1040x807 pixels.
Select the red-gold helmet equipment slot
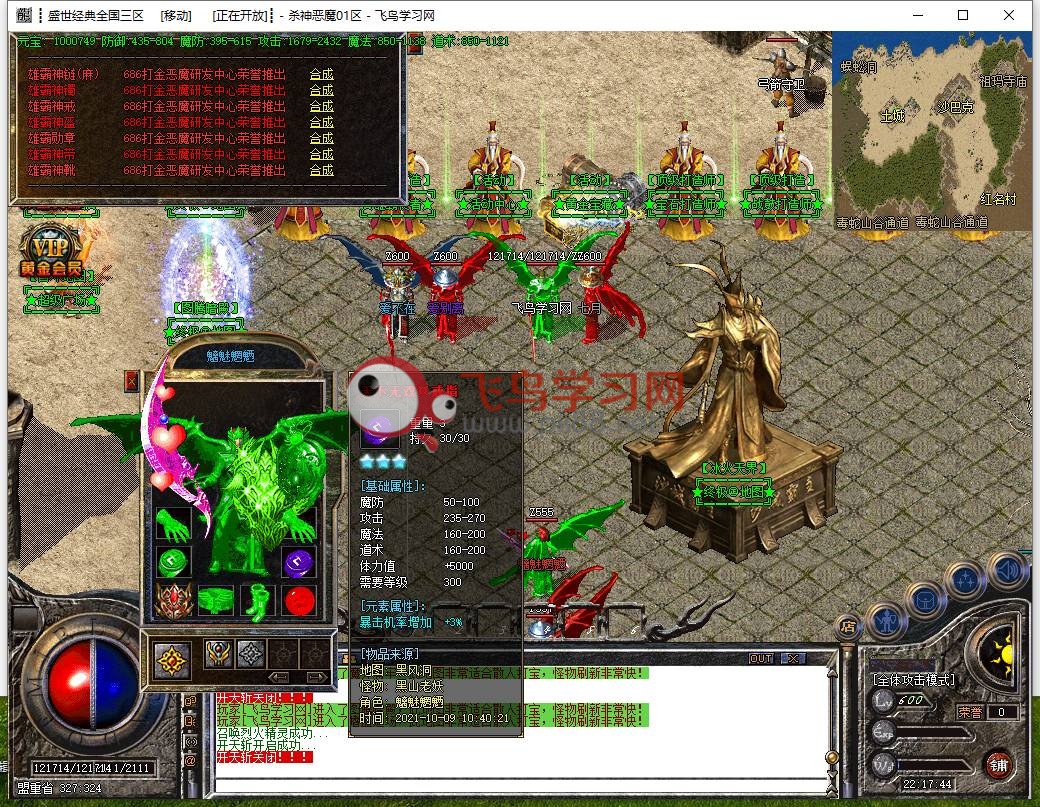tap(173, 601)
